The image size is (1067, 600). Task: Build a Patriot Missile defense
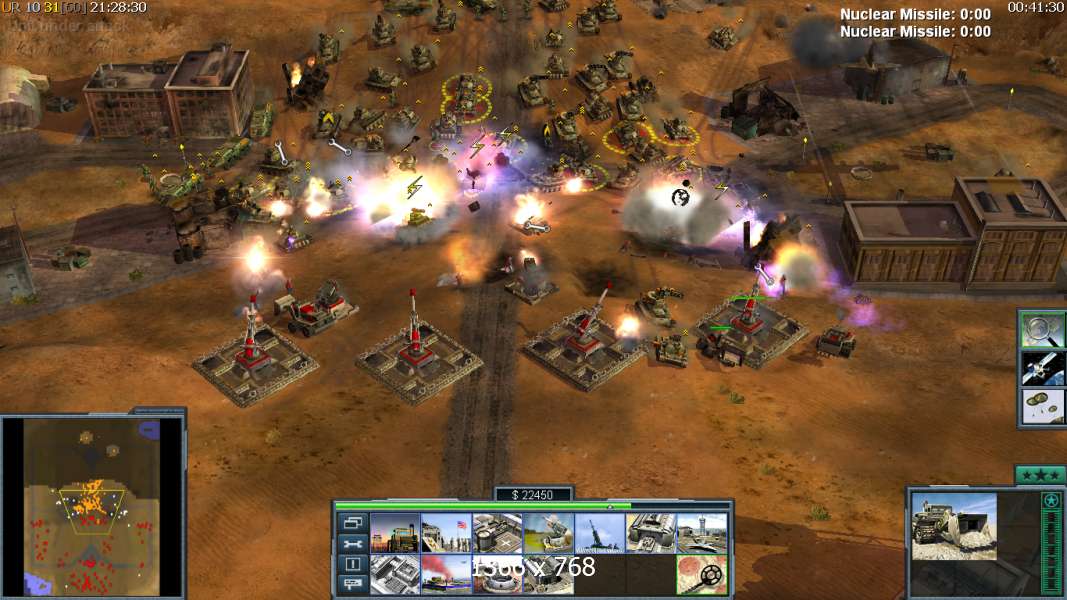tap(548, 533)
